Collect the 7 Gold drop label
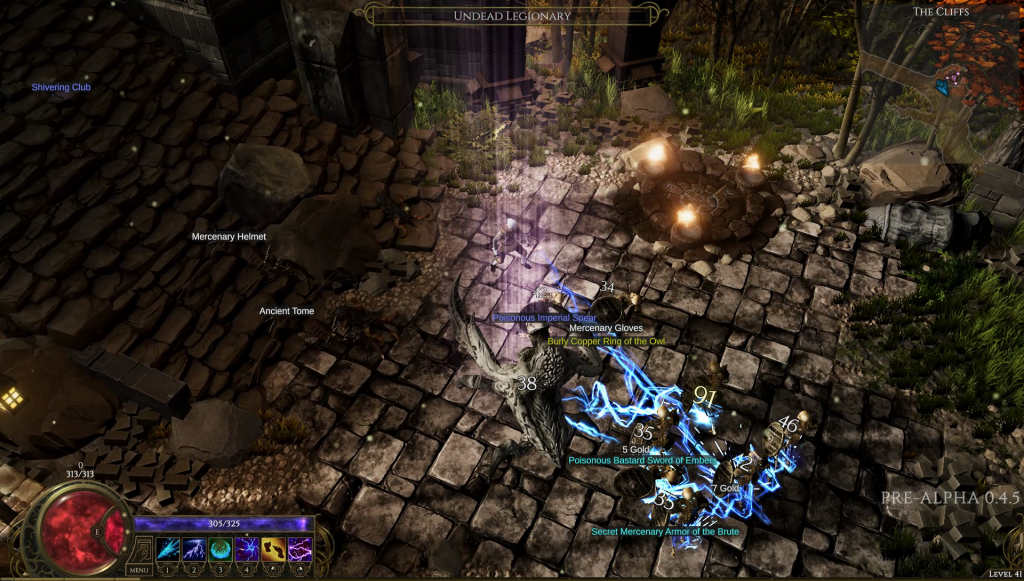The height and width of the screenshot is (581, 1024). pos(725,487)
